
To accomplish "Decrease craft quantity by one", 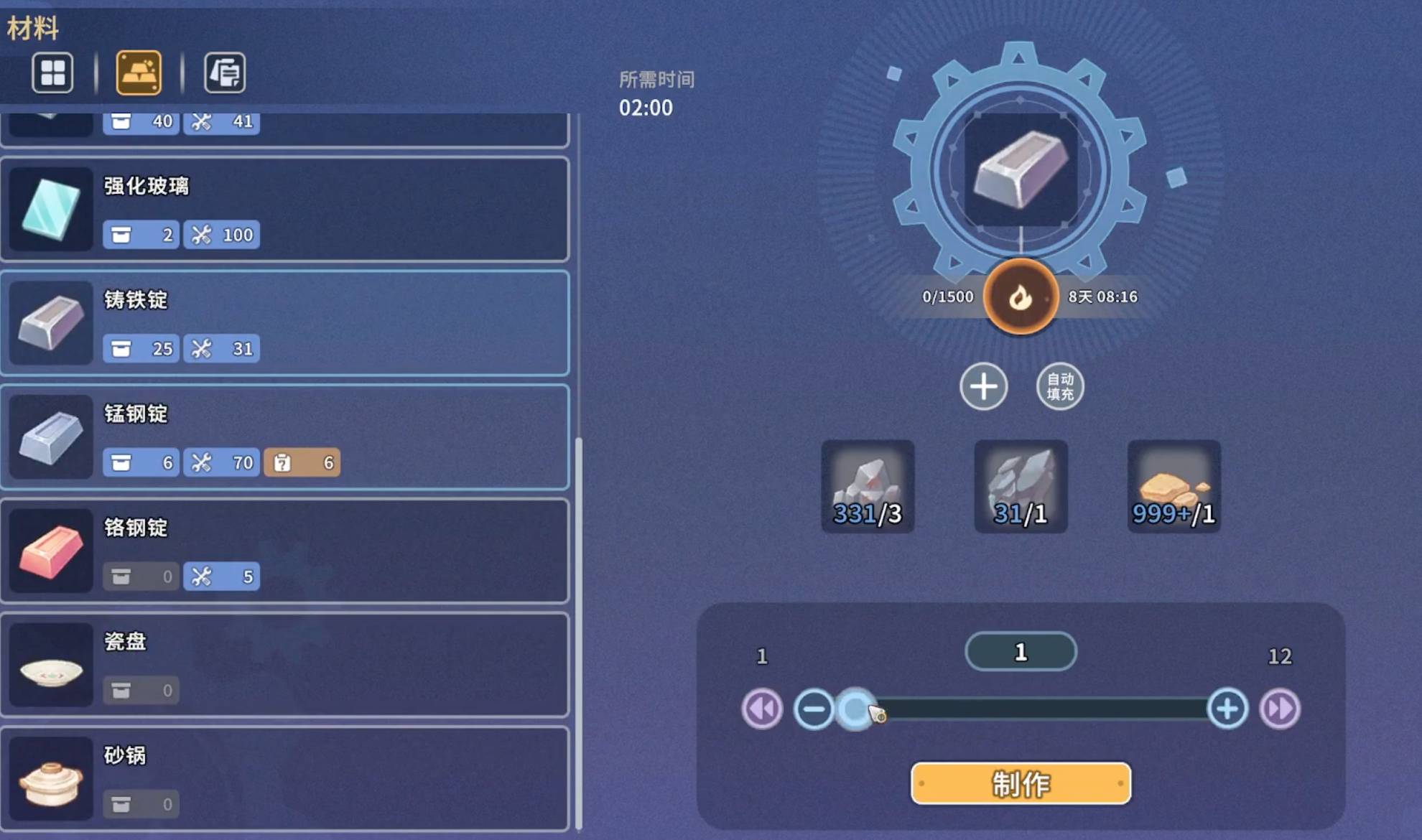I will pos(814,709).
